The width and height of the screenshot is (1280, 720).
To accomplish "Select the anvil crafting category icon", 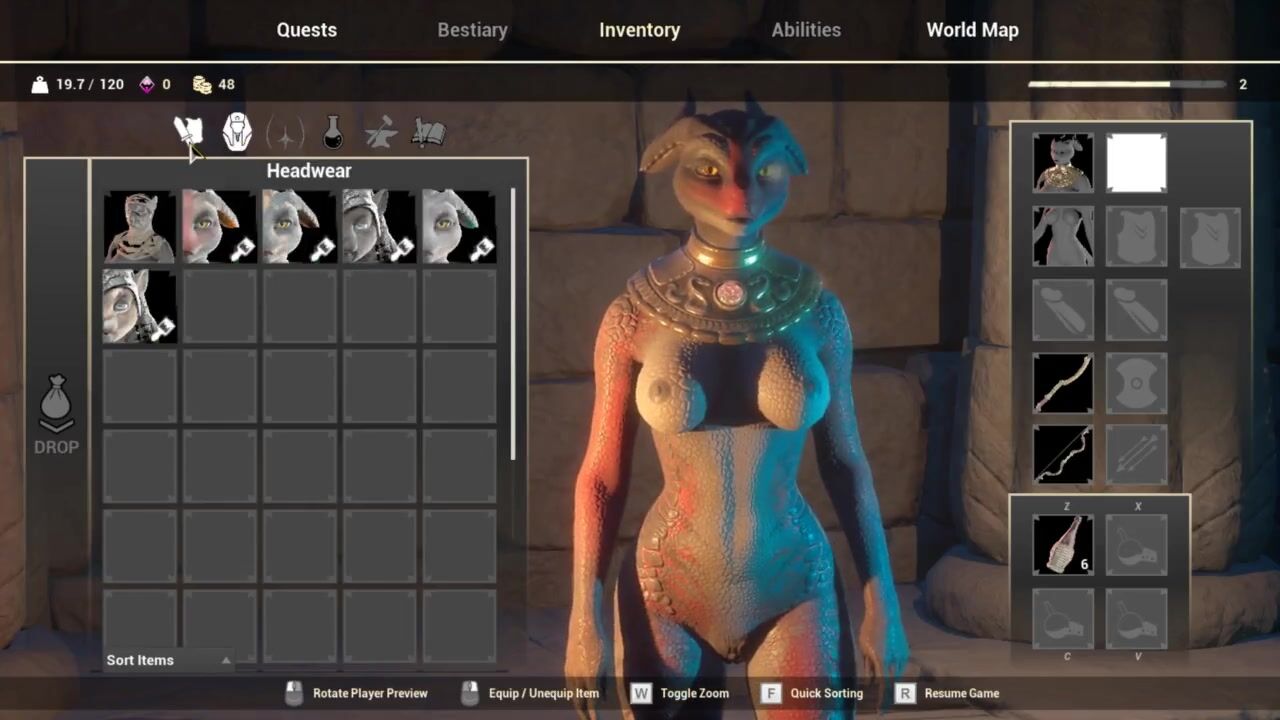I will click(381, 132).
